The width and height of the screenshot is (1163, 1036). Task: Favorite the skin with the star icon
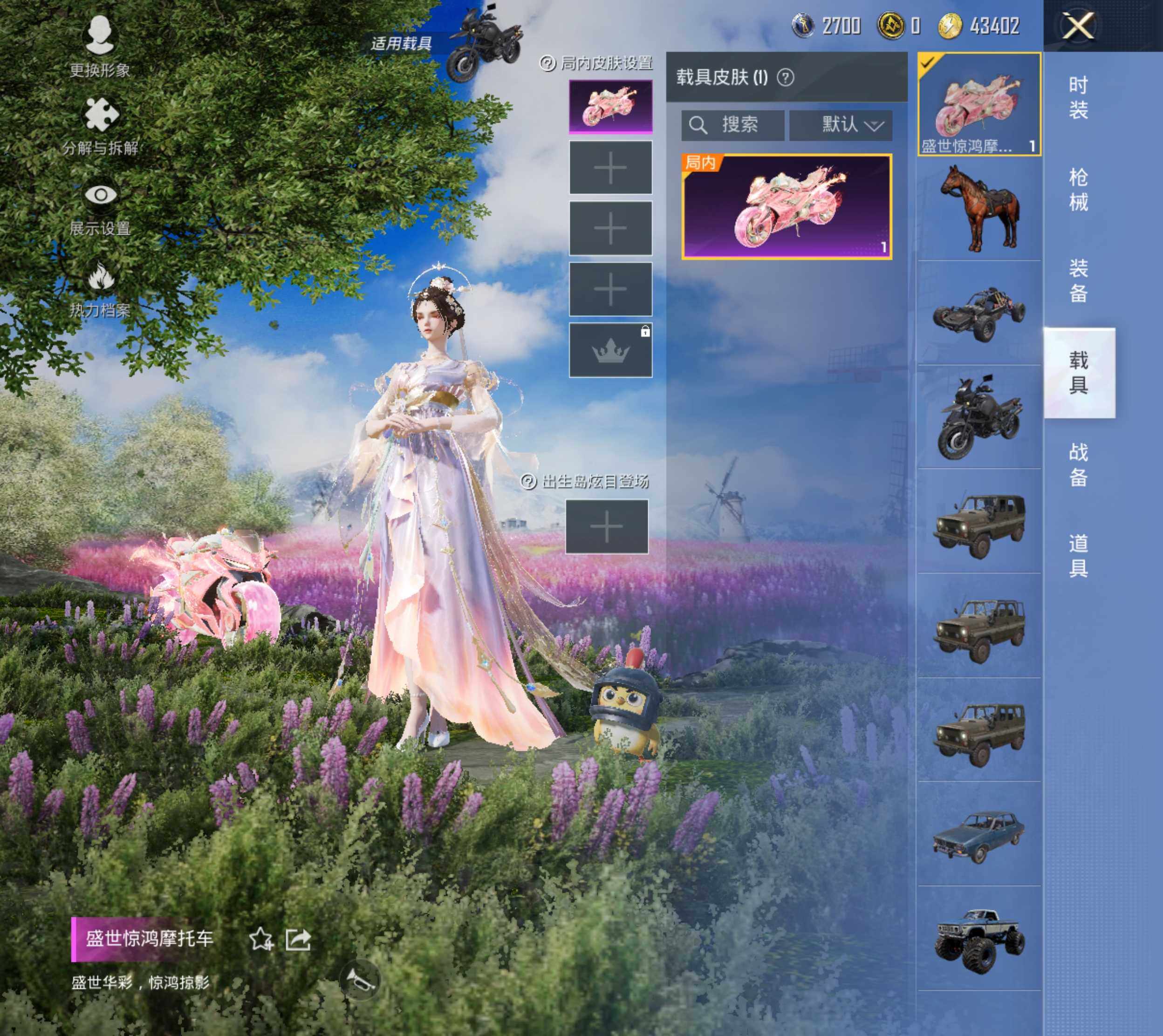tap(261, 939)
